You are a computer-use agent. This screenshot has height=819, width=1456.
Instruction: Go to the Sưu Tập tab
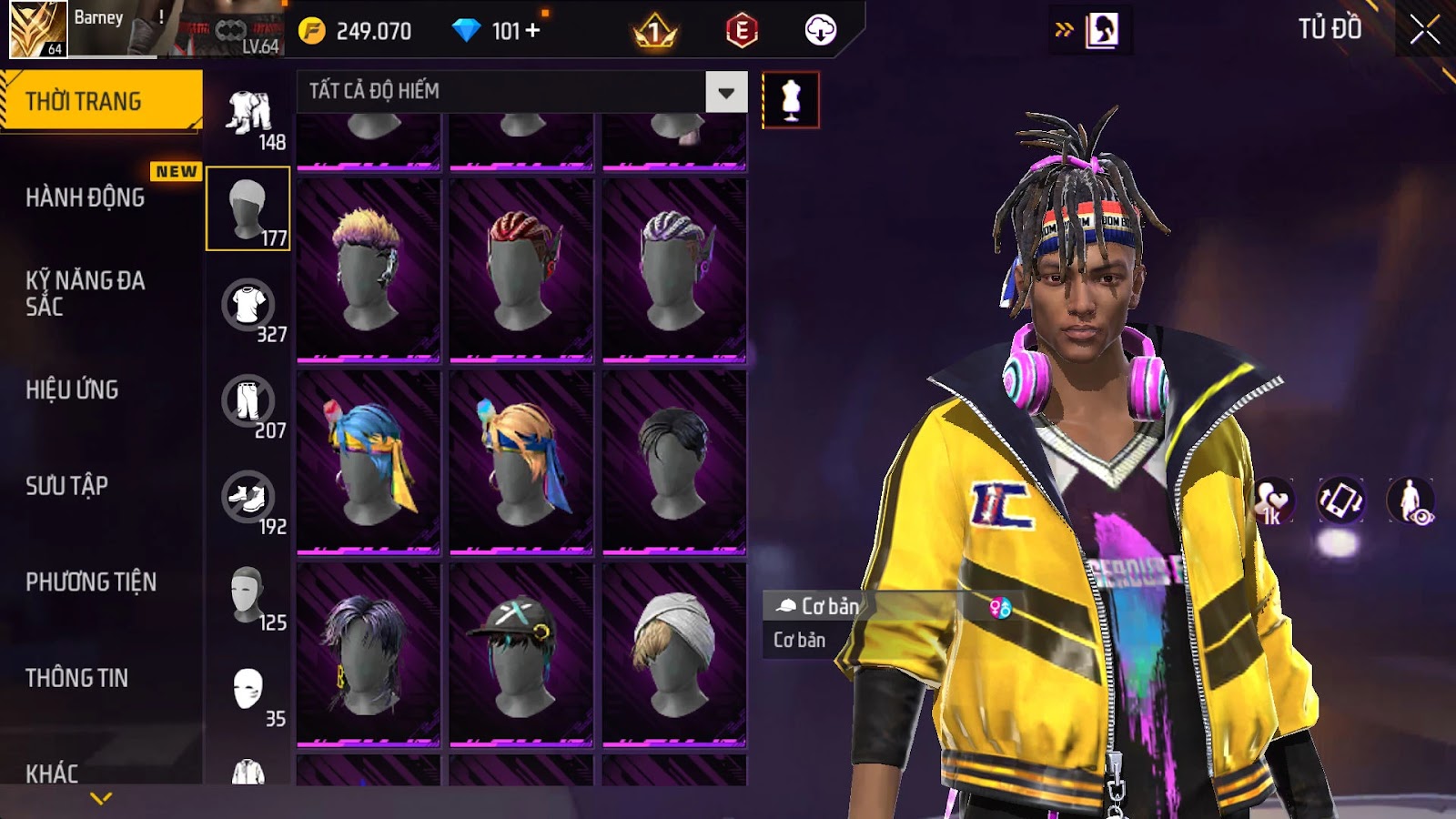point(66,486)
